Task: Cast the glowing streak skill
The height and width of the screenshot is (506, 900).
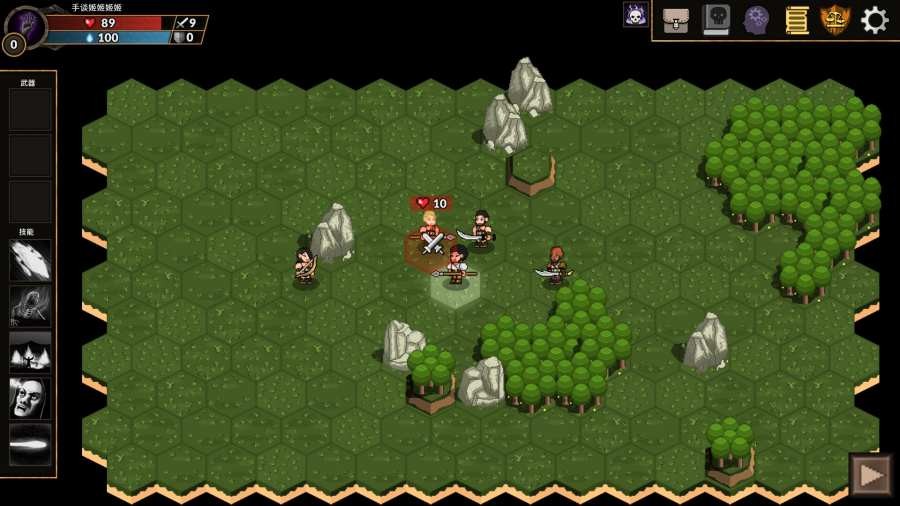Action: 30,444
